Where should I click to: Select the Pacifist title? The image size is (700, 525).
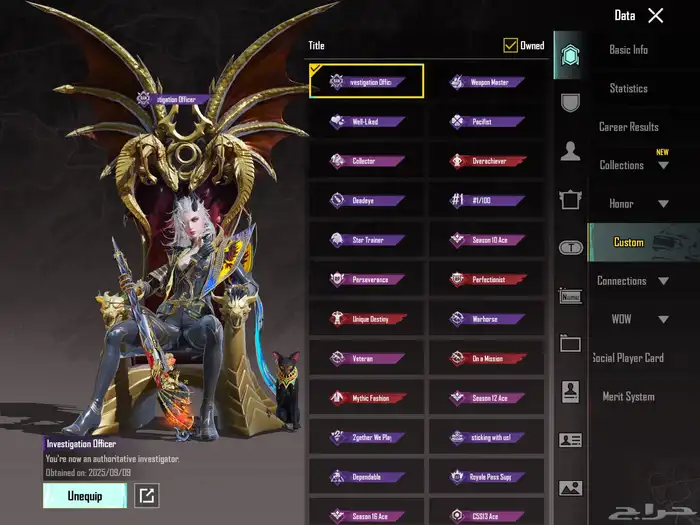tap(486, 122)
